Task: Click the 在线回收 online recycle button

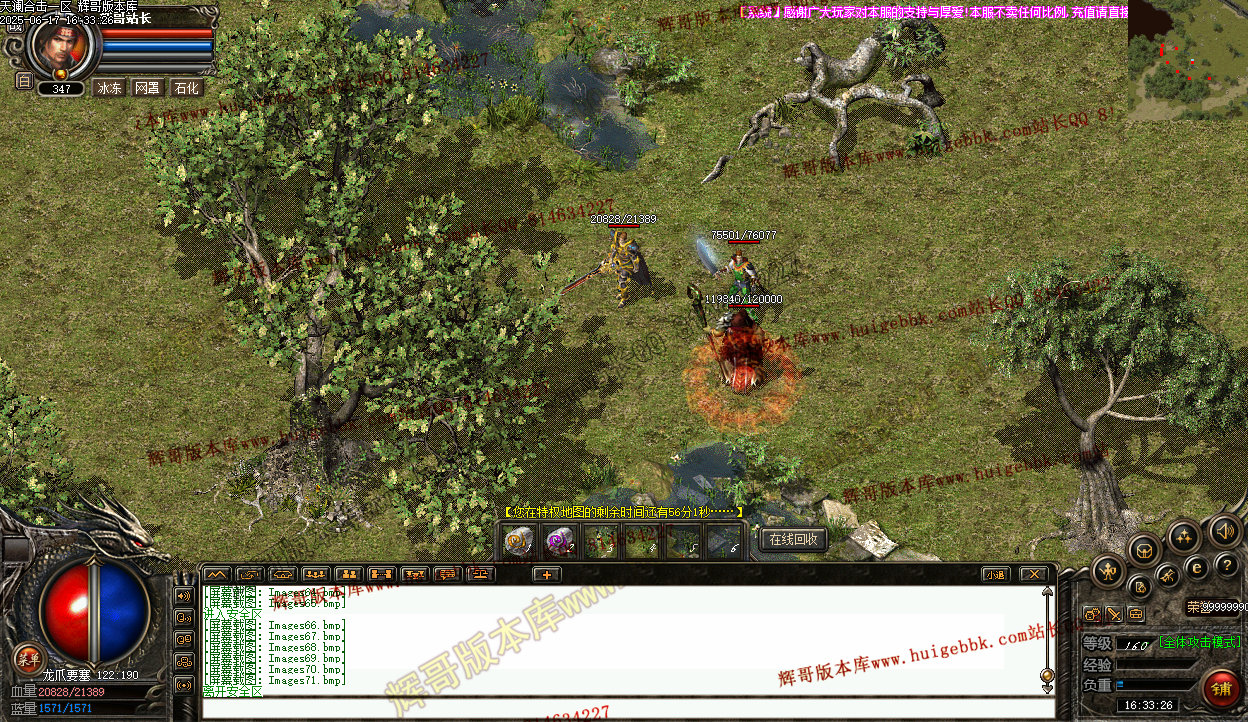Action: point(793,540)
